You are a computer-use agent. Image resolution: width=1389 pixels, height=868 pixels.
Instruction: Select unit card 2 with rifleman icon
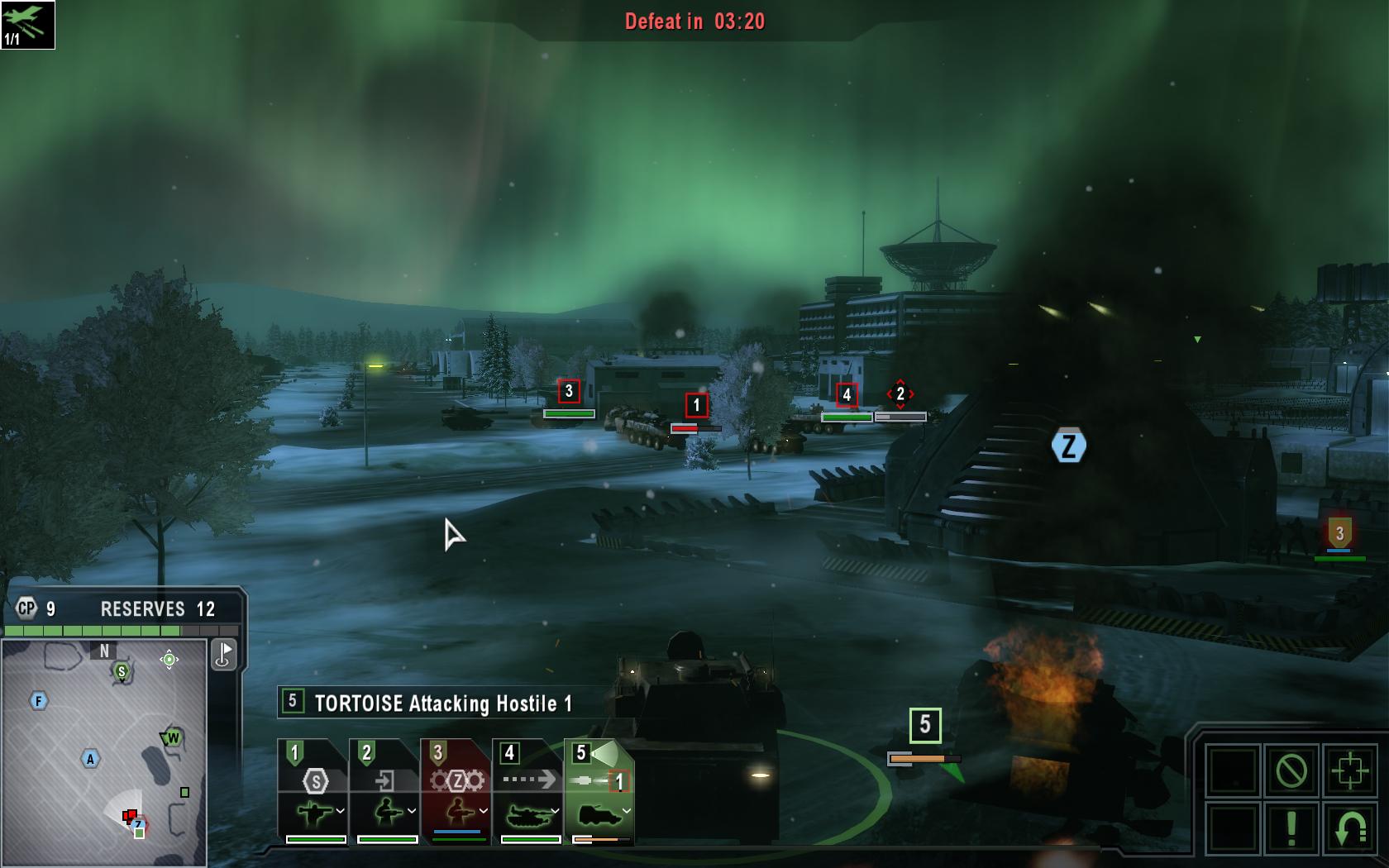(x=386, y=791)
